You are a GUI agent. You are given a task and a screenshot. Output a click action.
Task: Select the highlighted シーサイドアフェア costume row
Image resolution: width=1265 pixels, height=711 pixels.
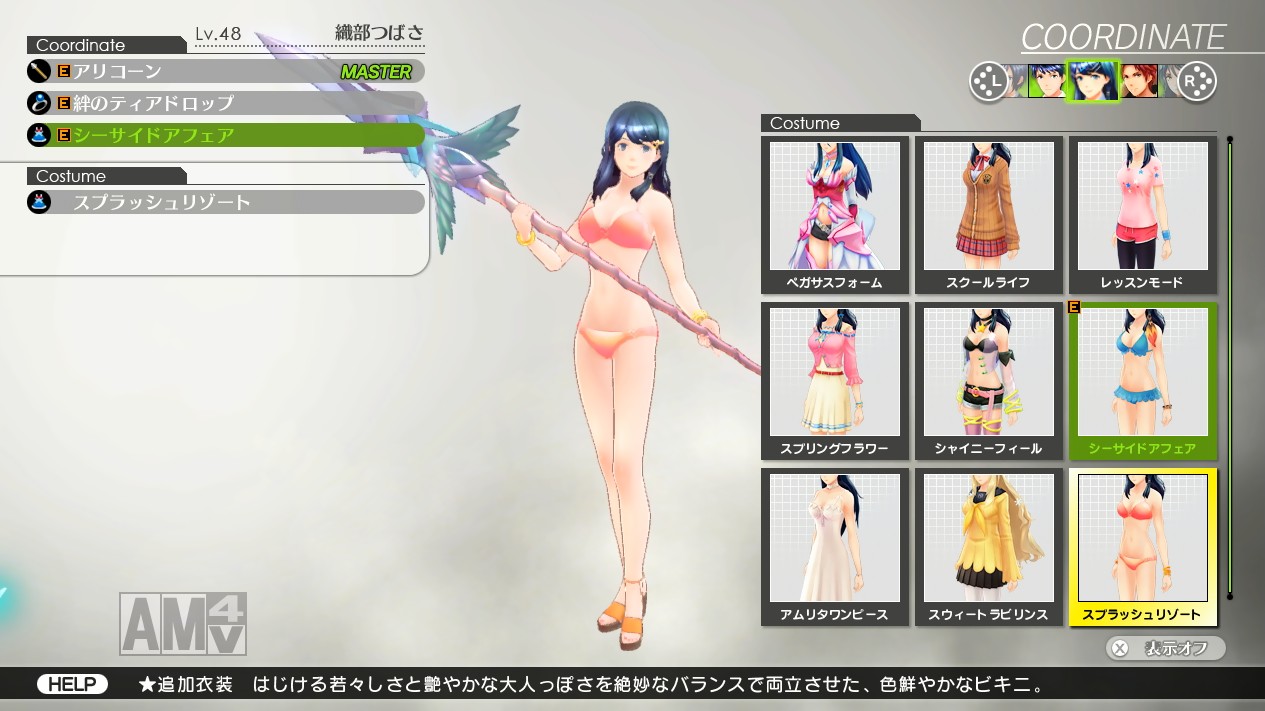[226, 135]
